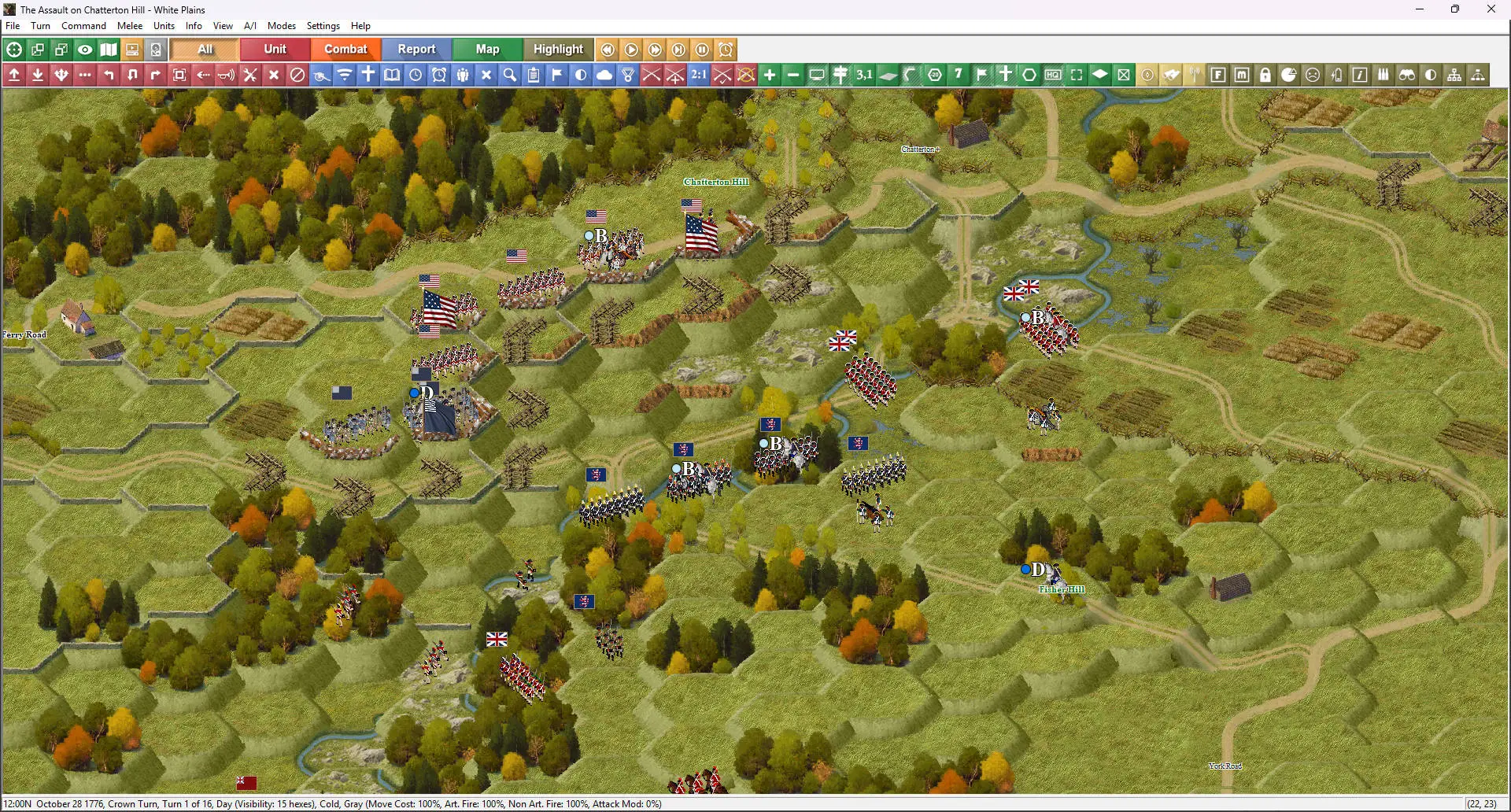Activate the Highlight toolbar tab
The height and width of the screenshot is (812, 1511).
point(558,49)
